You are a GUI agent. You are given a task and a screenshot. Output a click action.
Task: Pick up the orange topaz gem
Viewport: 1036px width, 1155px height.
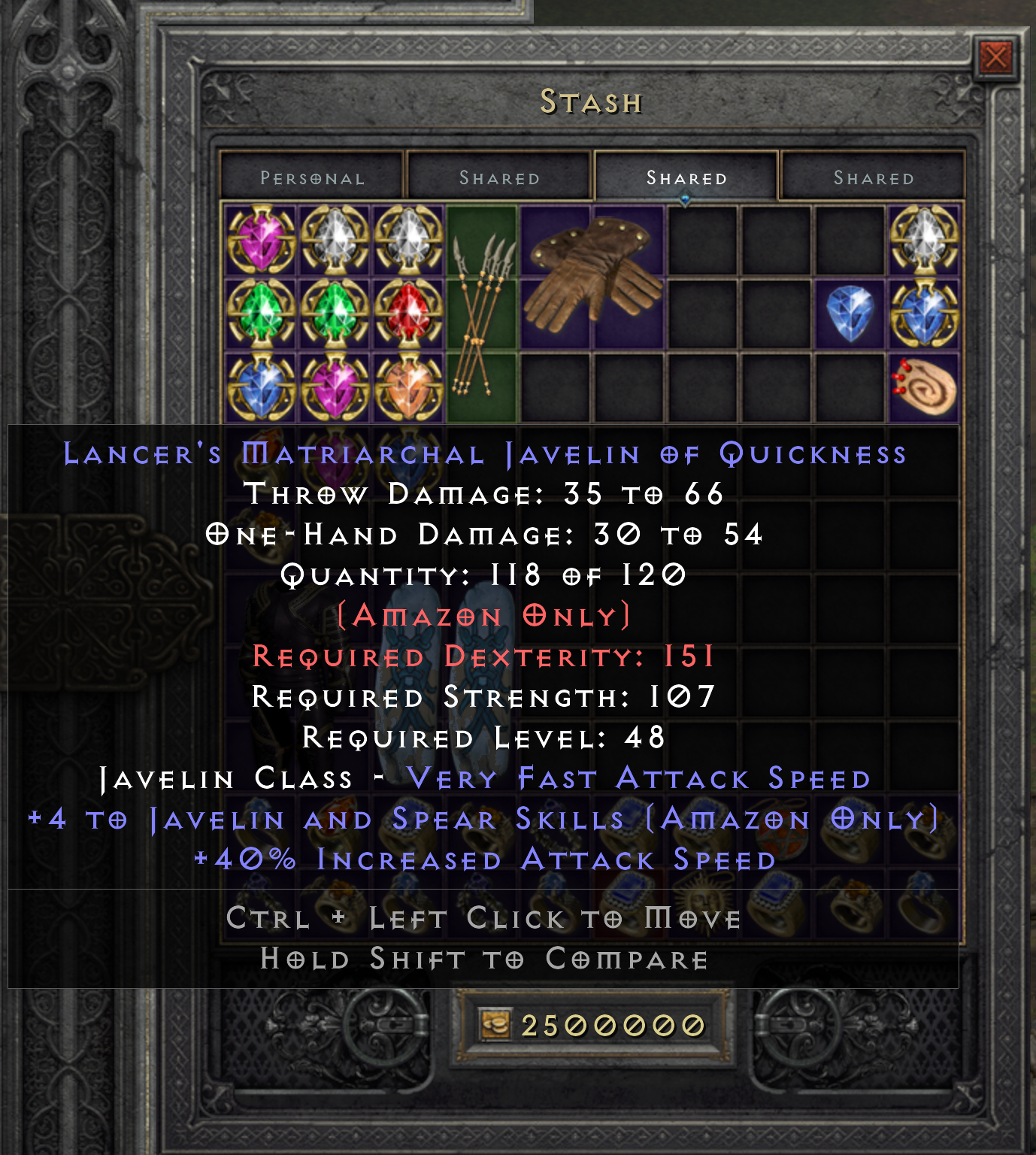pos(407,388)
